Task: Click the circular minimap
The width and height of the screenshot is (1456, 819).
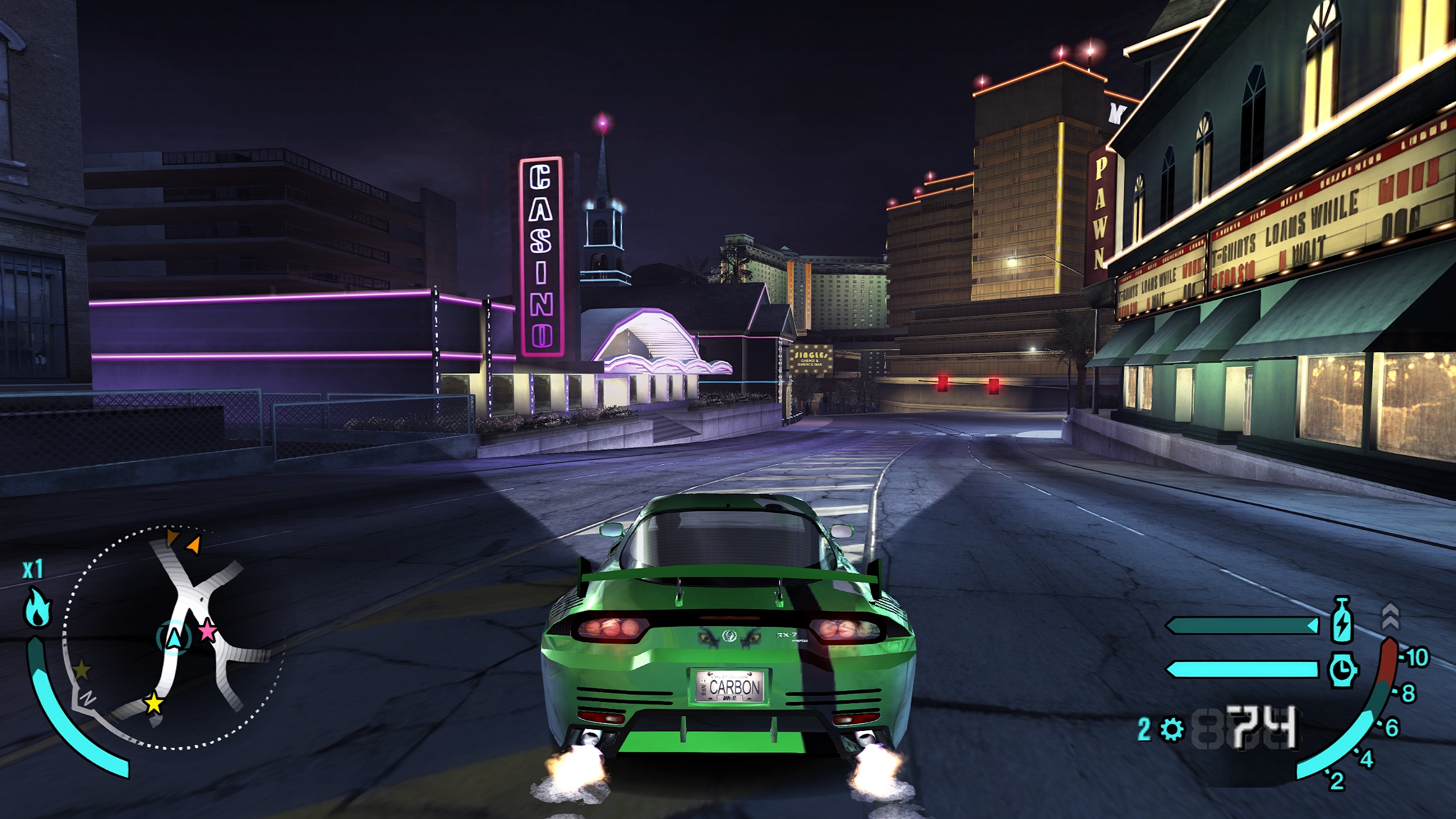Action: click(174, 638)
